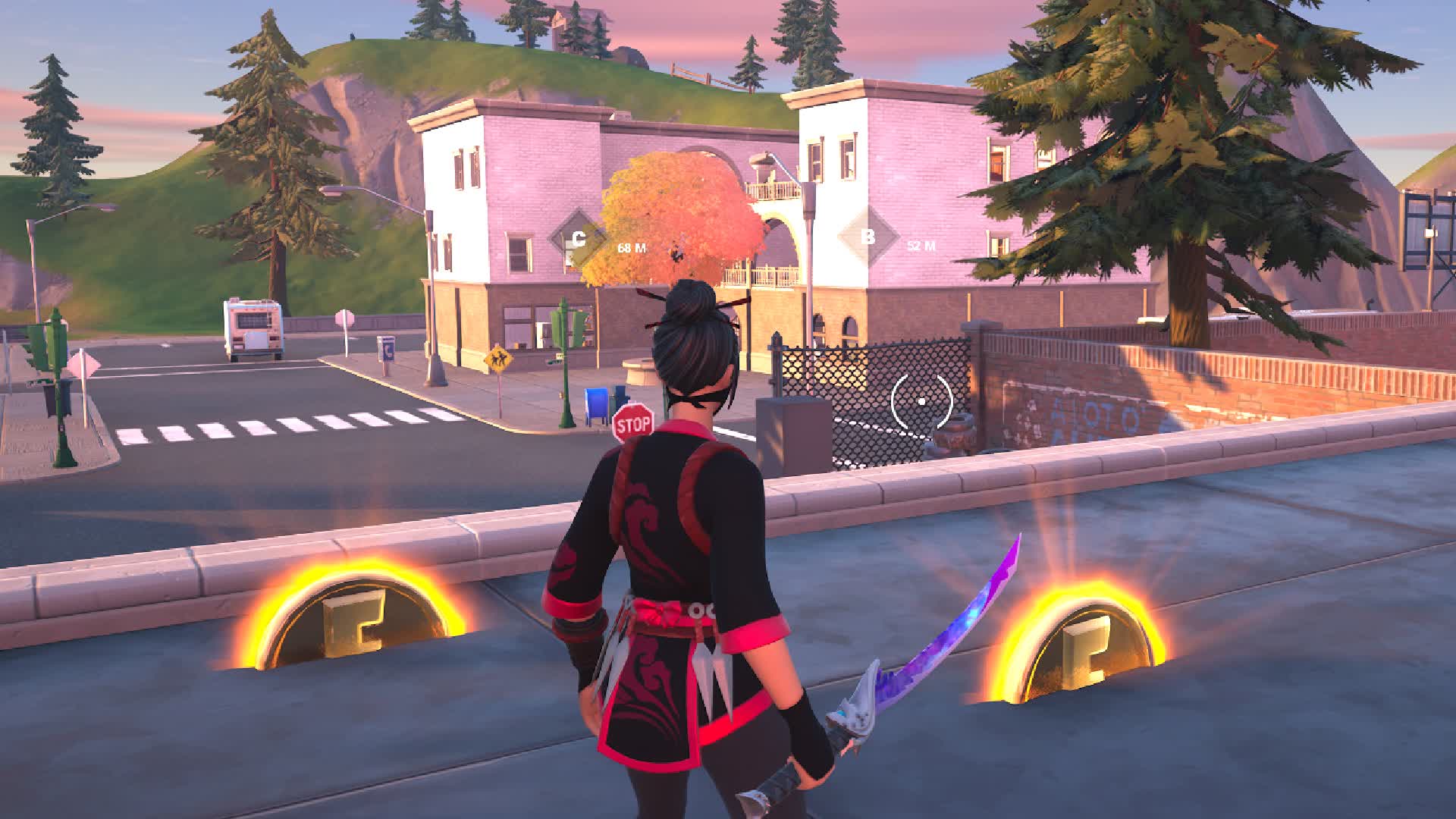
Task: Click the 52 M distance label
Action: [921, 245]
